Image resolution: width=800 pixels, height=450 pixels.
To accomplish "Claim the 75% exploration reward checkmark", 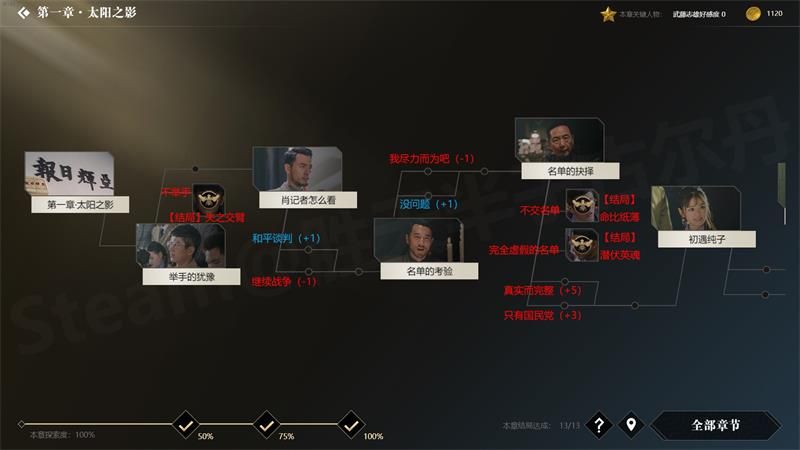I will pyautogui.click(x=266, y=425).
